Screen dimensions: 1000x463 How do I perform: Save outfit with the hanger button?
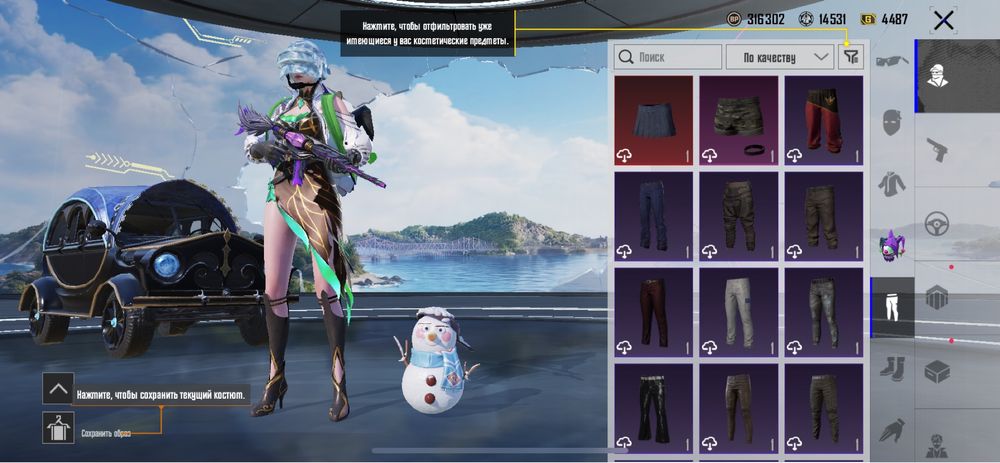pyautogui.click(x=58, y=428)
